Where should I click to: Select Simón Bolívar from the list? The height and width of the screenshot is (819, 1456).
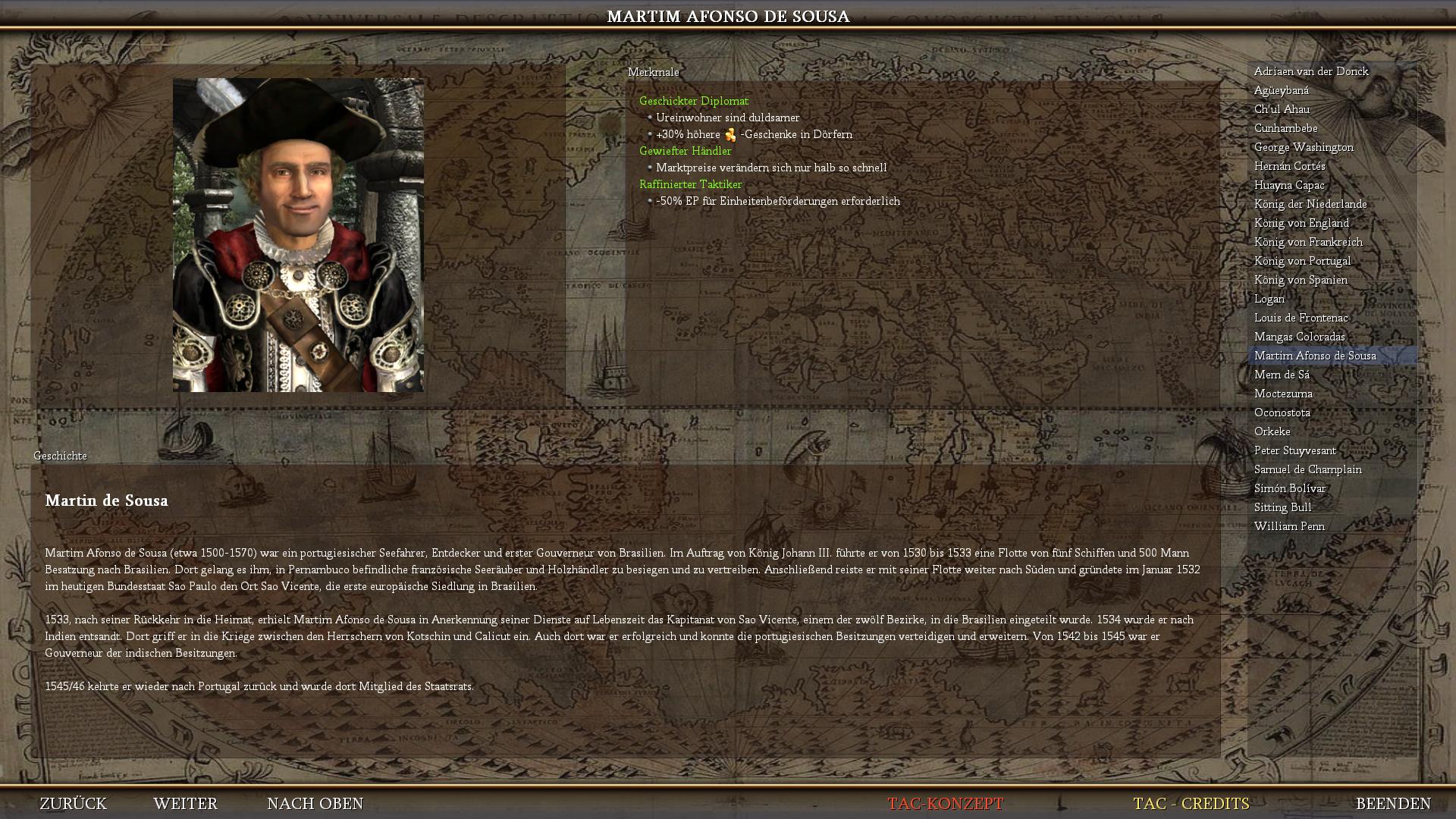[1290, 488]
